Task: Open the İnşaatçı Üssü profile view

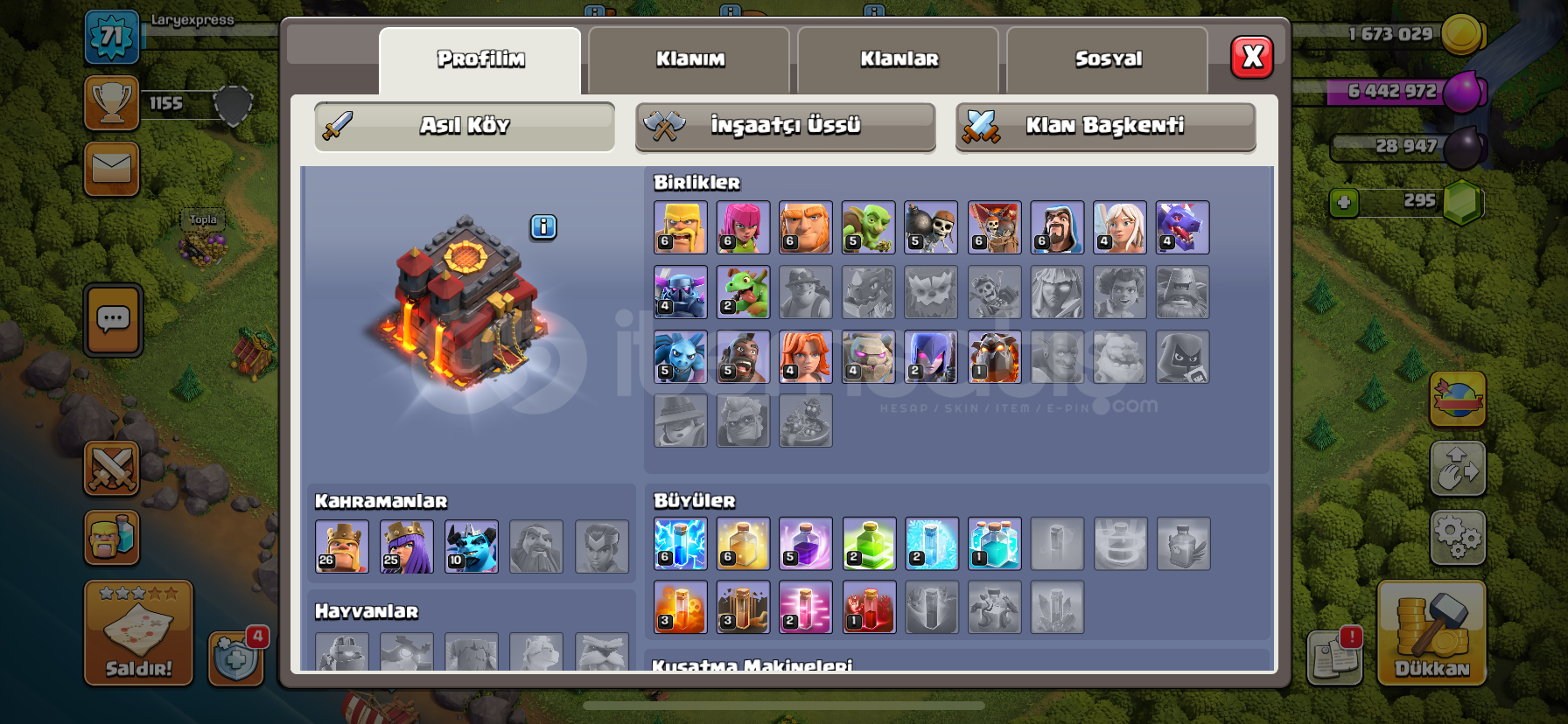Action: click(x=785, y=126)
